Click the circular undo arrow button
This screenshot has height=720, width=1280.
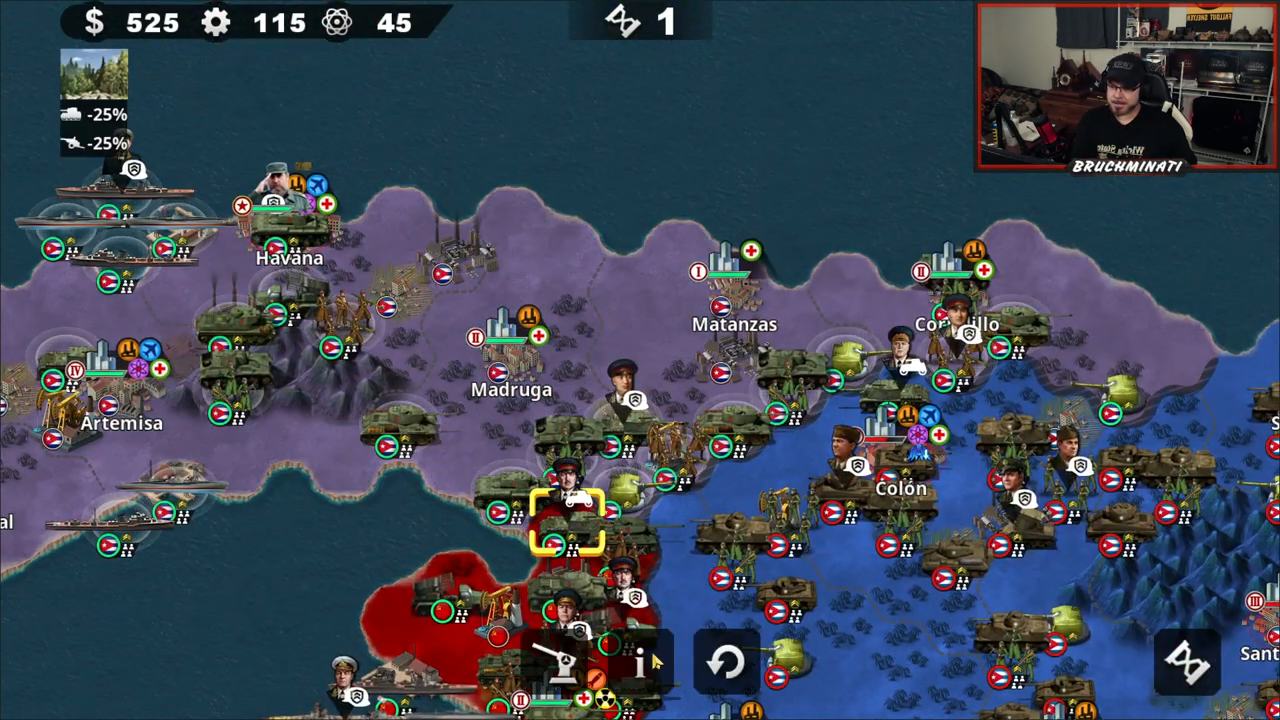pyautogui.click(x=725, y=663)
